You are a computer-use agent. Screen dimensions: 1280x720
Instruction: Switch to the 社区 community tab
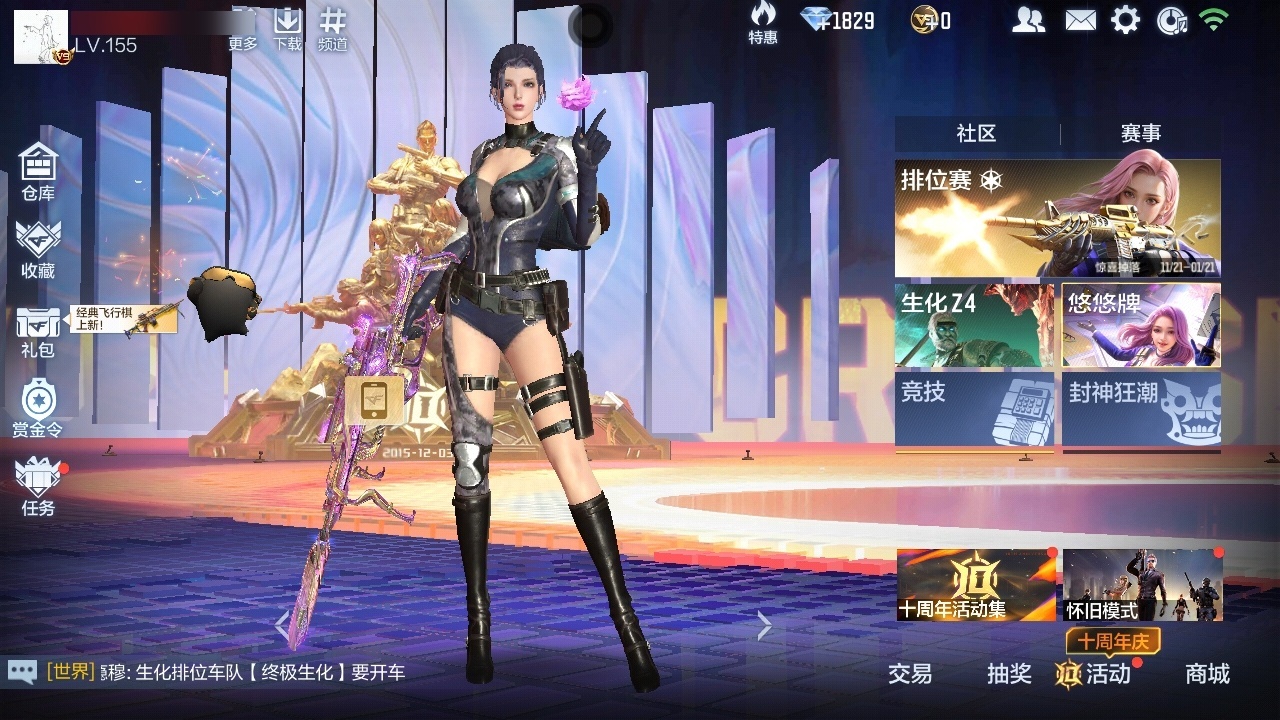tap(976, 134)
